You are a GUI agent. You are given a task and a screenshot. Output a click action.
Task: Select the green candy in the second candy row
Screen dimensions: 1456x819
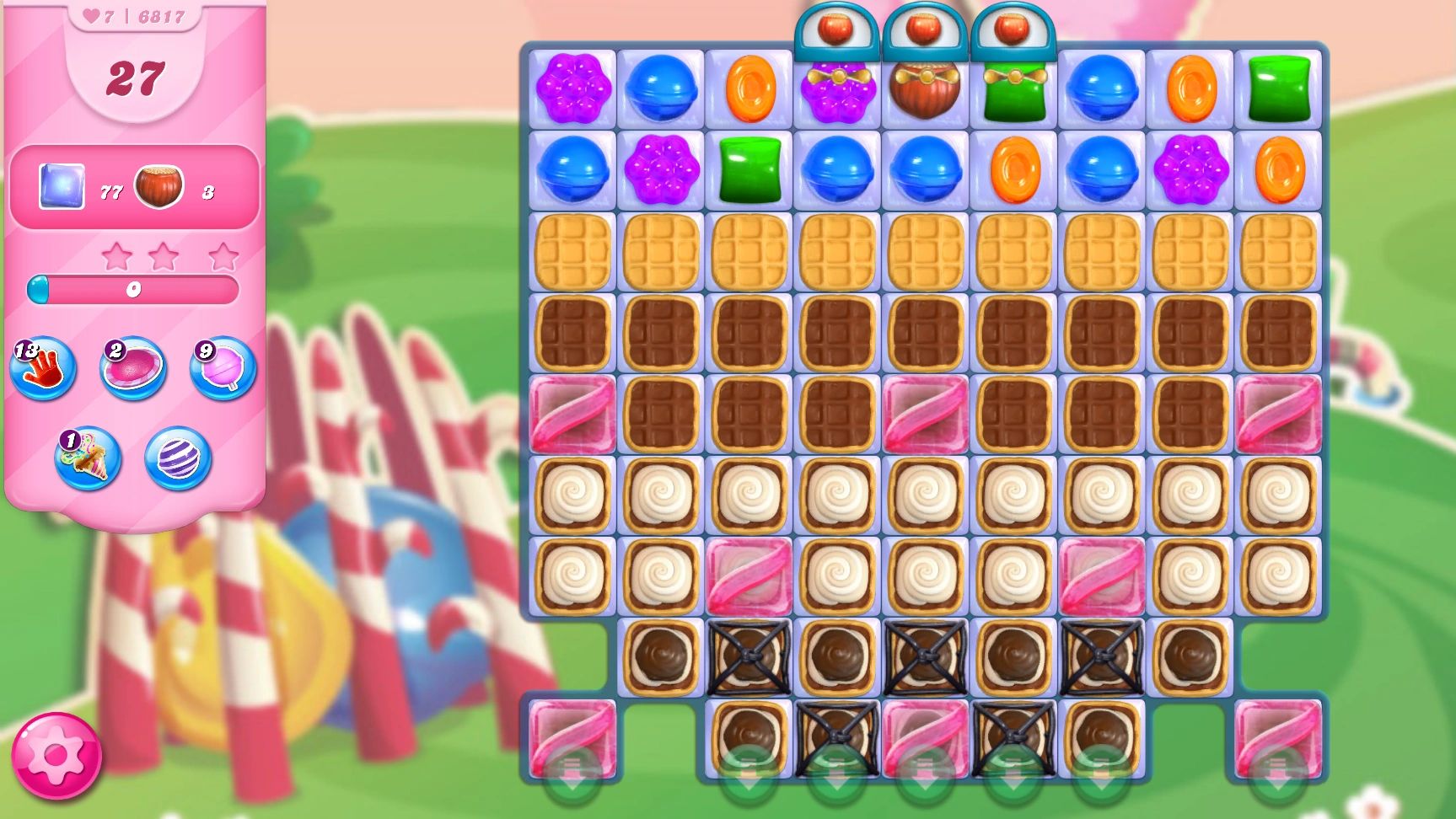(x=749, y=170)
